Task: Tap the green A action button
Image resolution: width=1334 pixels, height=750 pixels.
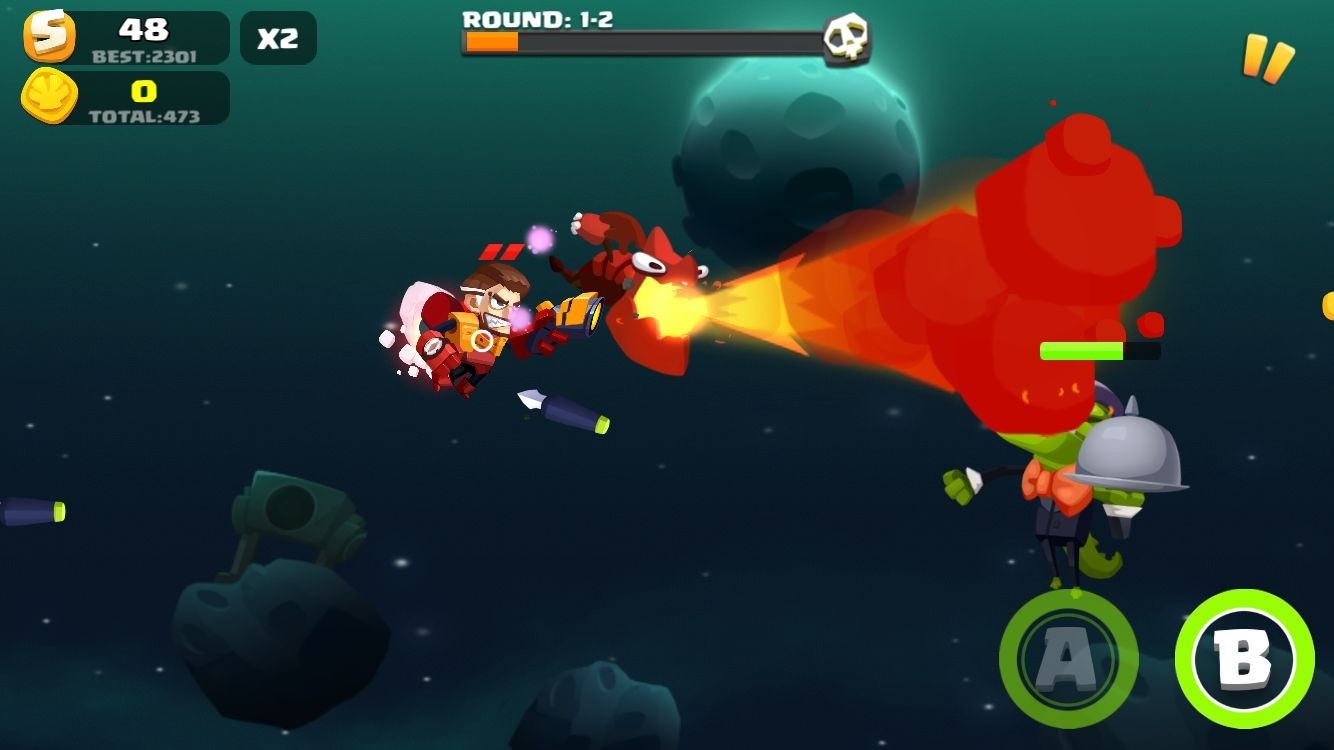Action: 1068,659
